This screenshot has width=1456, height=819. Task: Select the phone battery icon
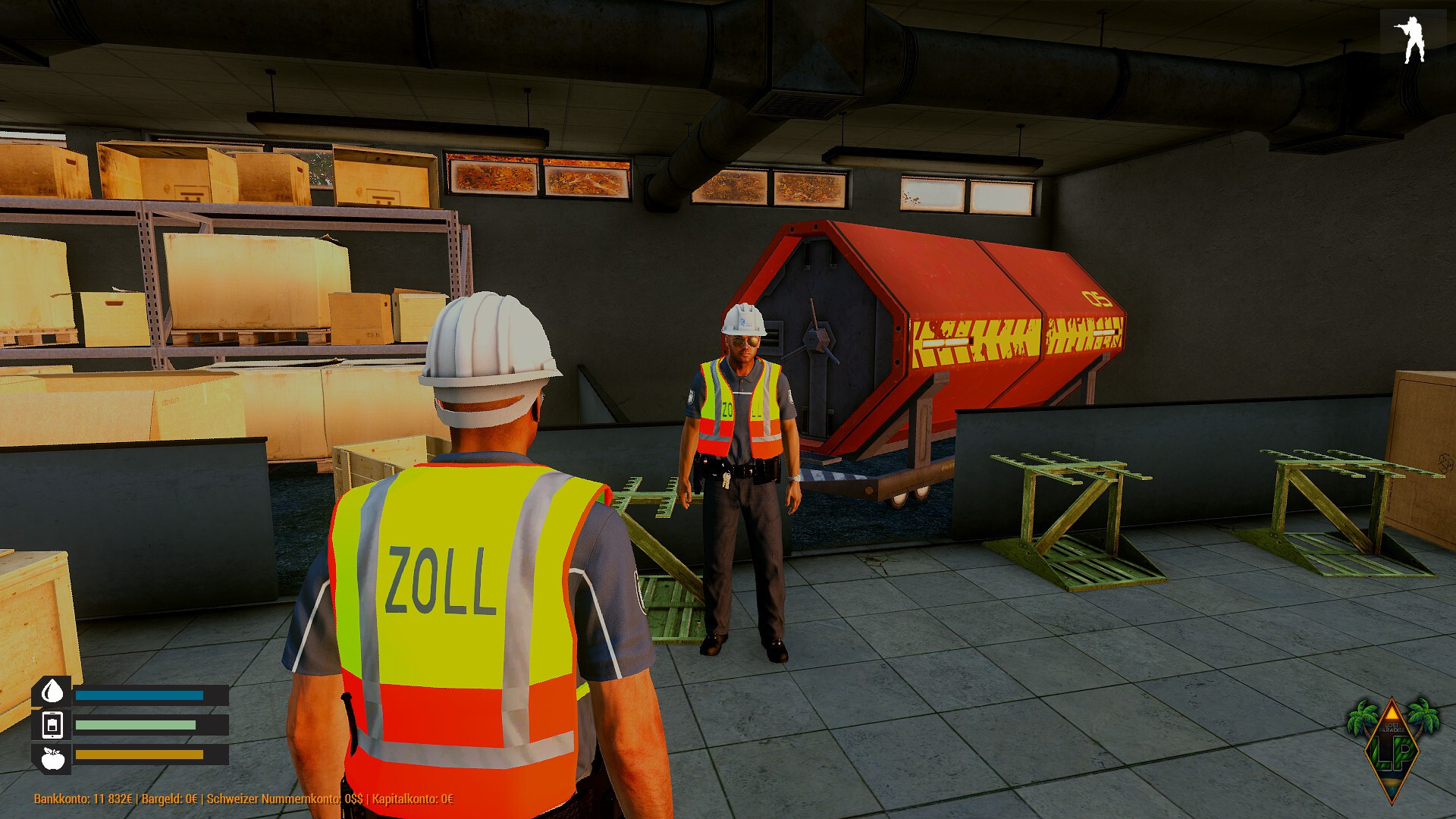pyautogui.click(x=52, y=725)
